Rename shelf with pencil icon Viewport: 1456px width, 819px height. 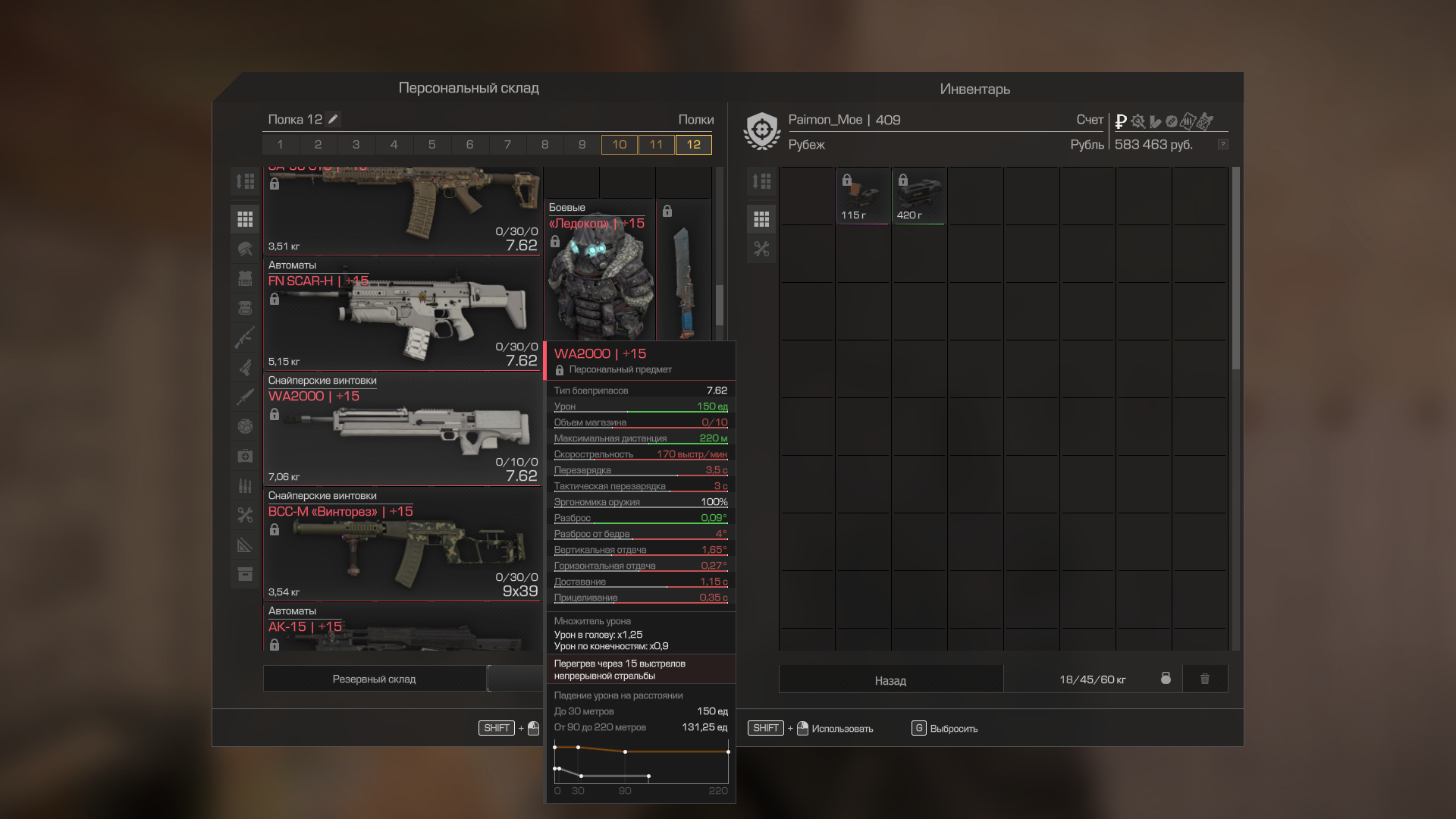coord(333,119)
